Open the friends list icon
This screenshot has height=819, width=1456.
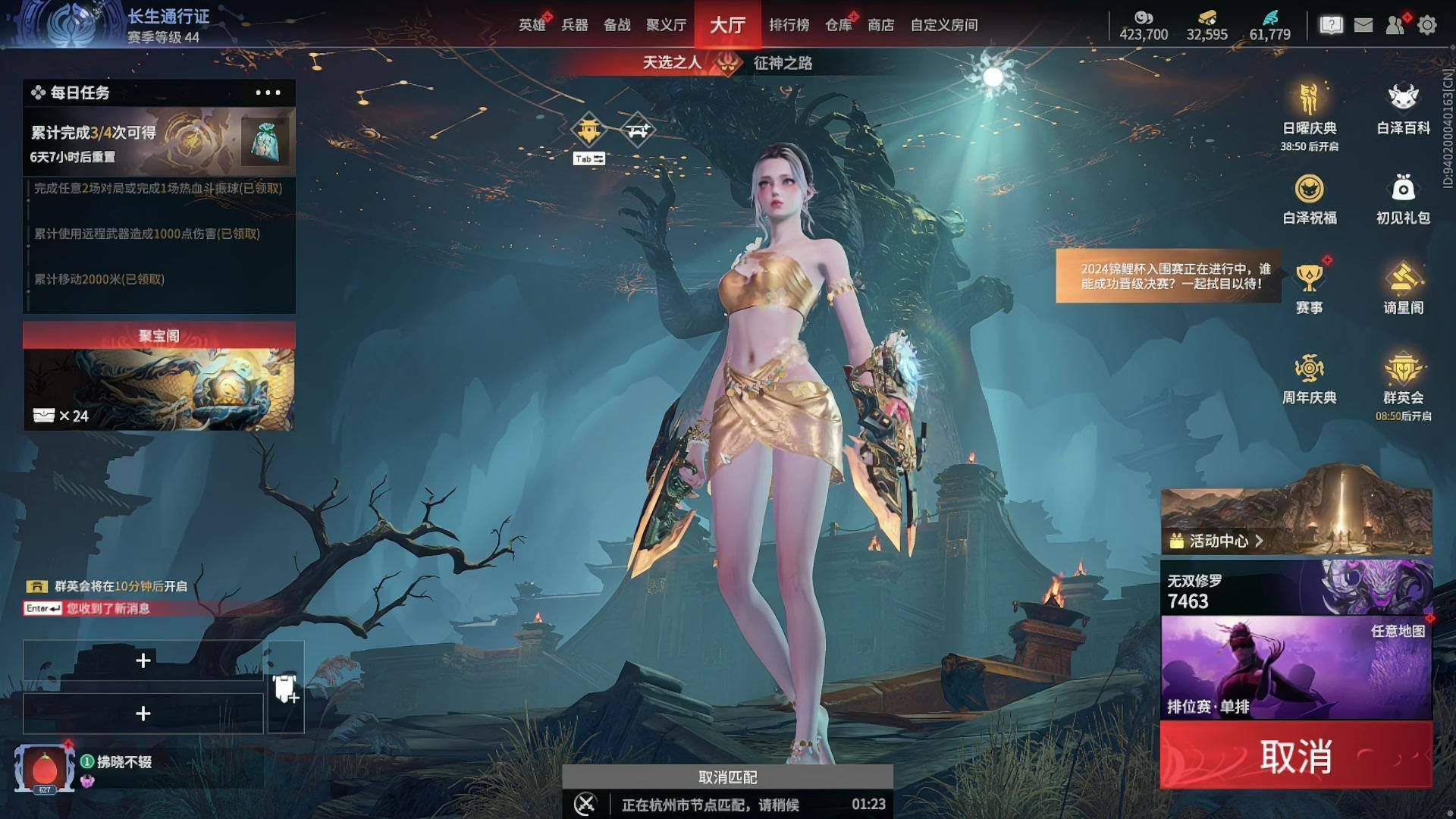click(x=1395, y=25)
